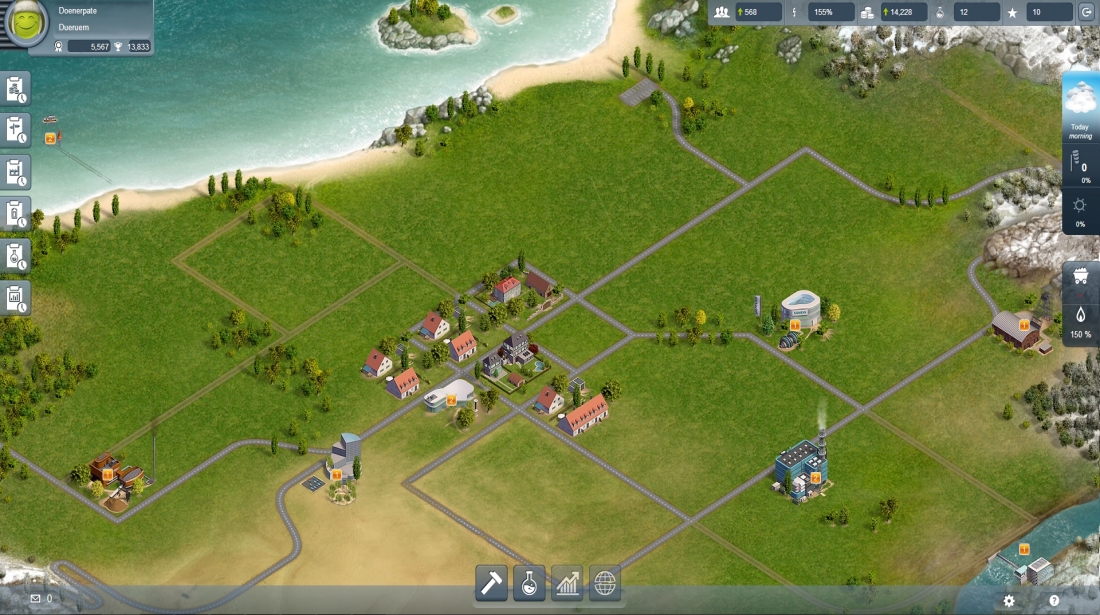Image resolution: width=1100 pixels, height=615 pixels.
Task: Select the coal cart resource icon
Action: coord(1080,278)
